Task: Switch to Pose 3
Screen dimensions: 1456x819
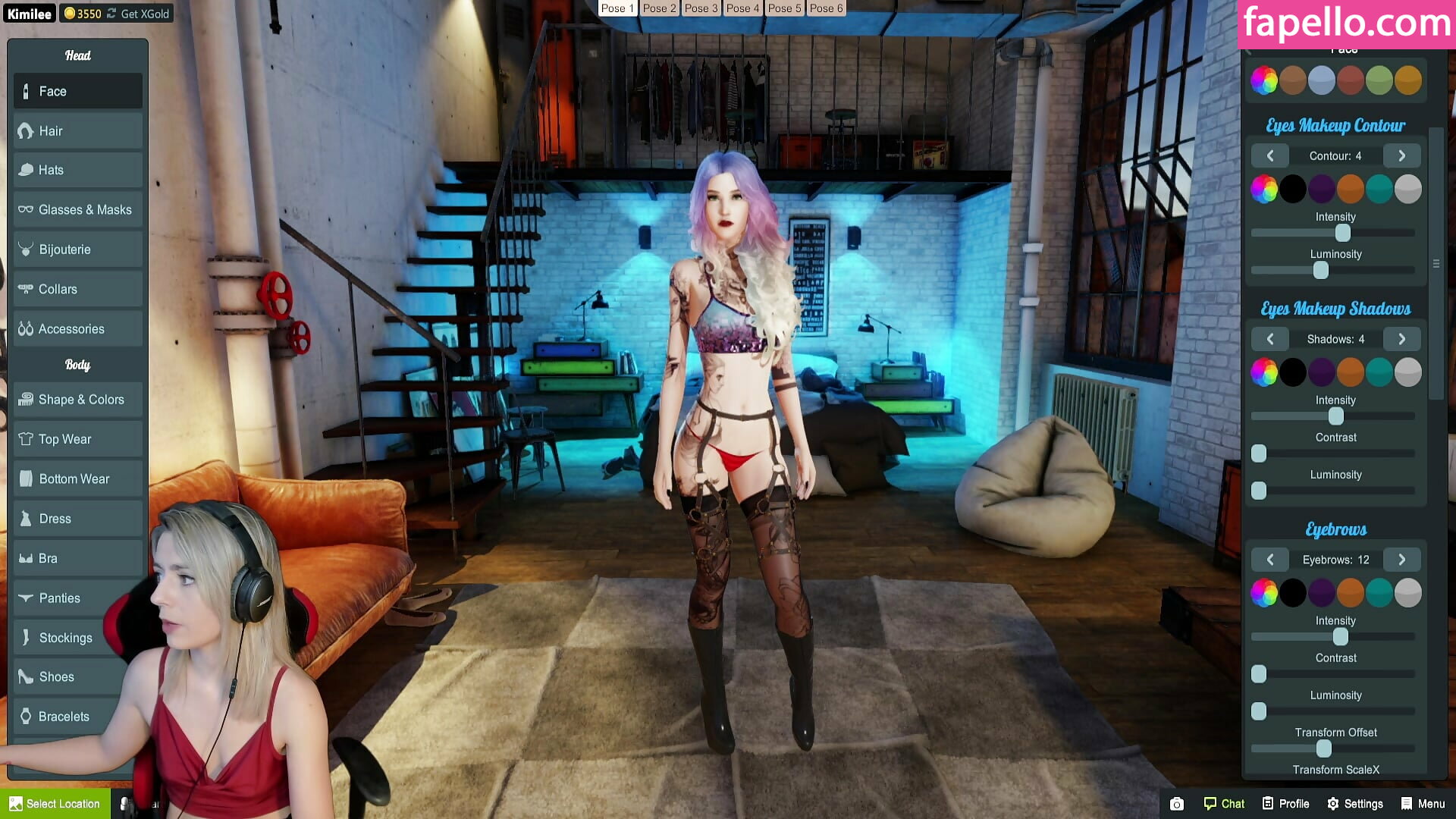Action: coord(701,8)
